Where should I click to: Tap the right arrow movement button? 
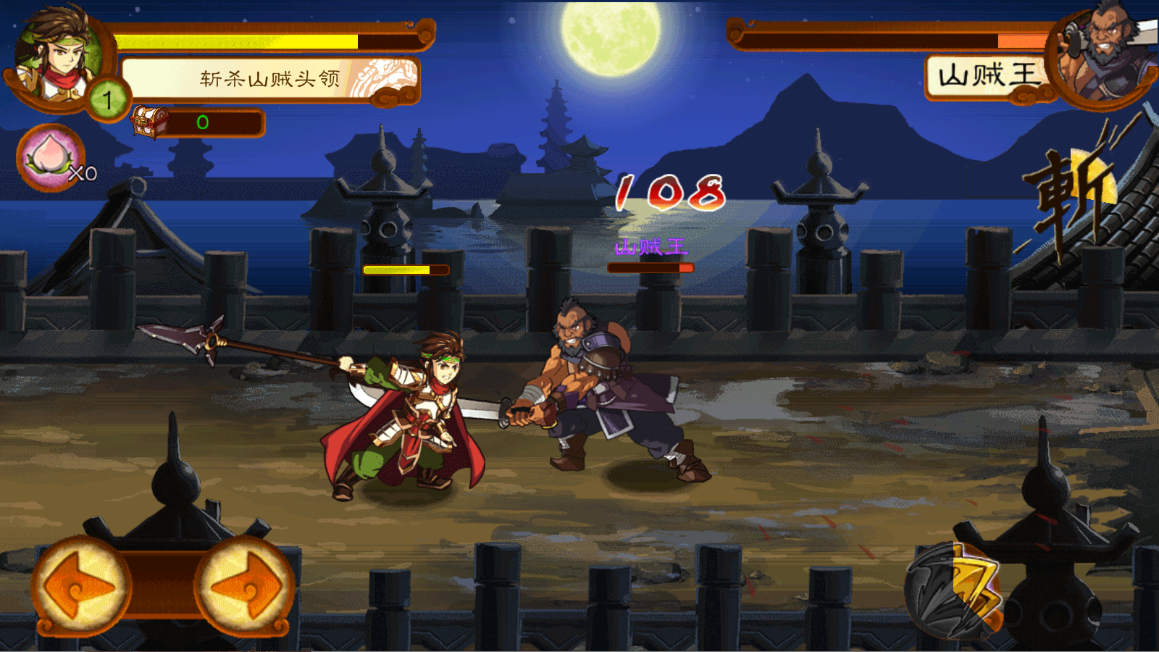click(244, 587)
